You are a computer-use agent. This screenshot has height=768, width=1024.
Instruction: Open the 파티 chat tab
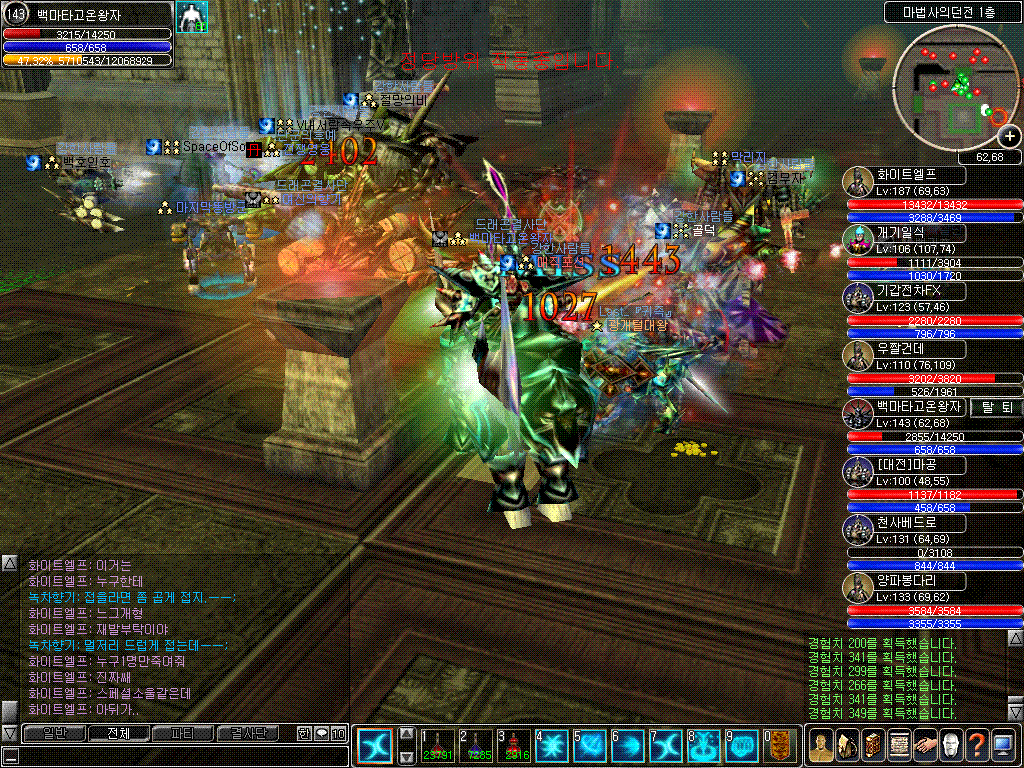point(183,733)
